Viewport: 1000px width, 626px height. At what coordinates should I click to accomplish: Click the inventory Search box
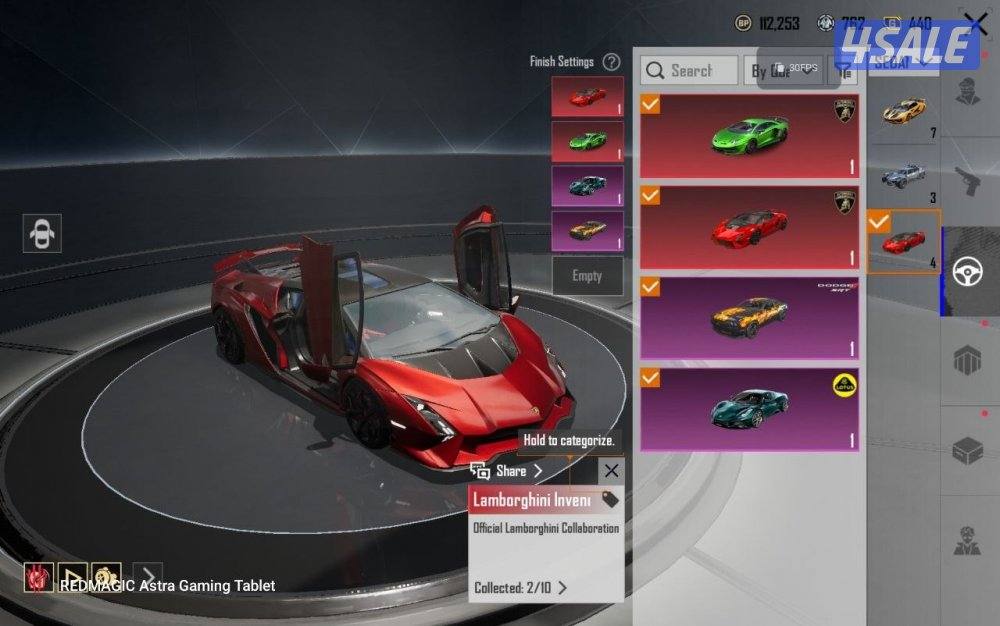coord(690,70)
